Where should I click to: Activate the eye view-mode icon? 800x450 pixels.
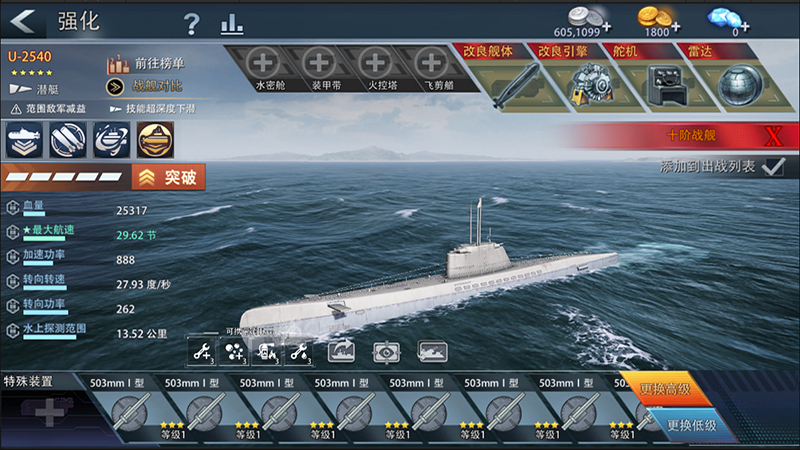pos(385,352)
